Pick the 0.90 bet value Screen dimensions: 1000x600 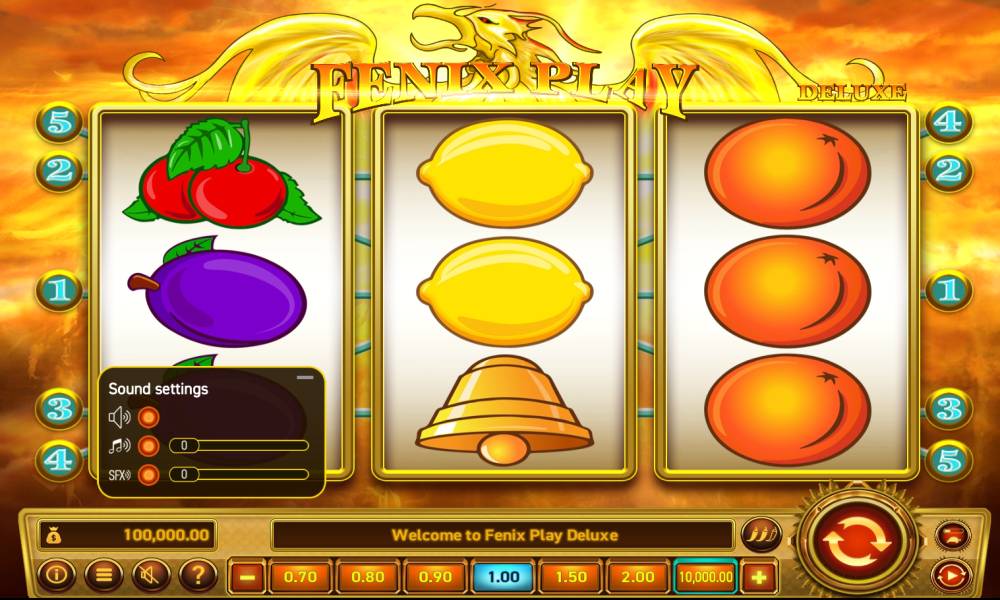click(x=435, y=577)
